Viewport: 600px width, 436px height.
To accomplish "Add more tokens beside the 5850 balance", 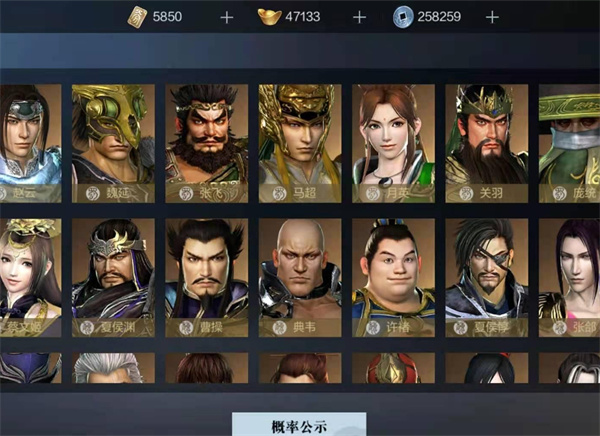I will point(226,17).
